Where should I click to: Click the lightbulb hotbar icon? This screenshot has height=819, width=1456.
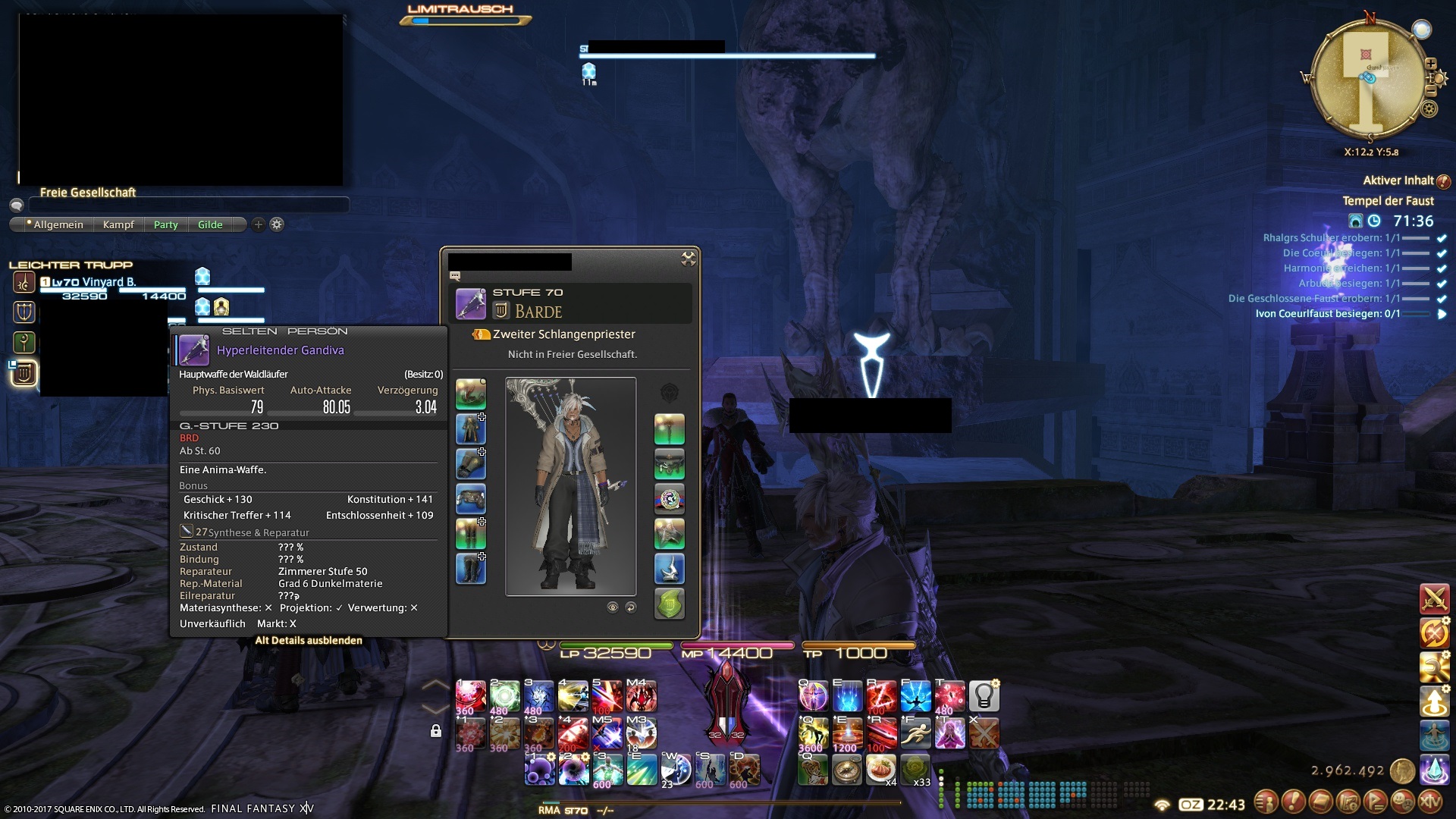984,696
